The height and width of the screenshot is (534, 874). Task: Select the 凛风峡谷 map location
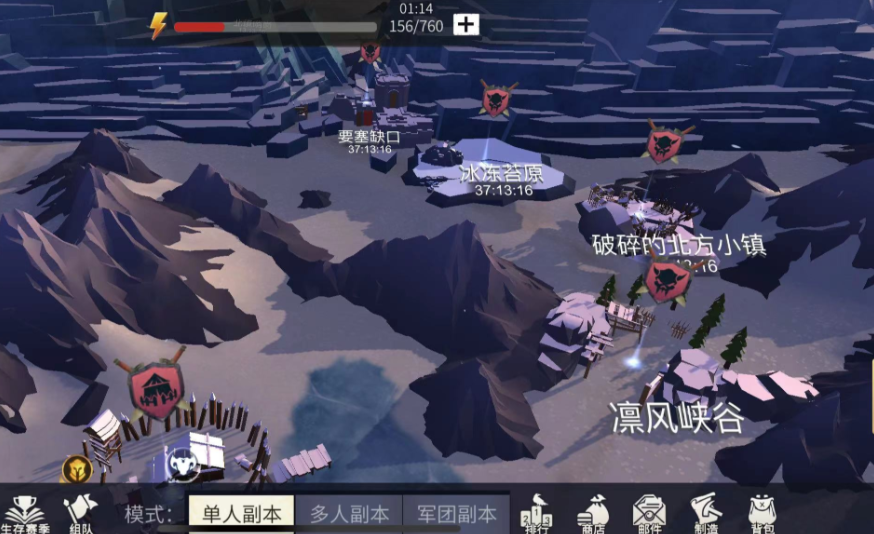coord(678,416)
